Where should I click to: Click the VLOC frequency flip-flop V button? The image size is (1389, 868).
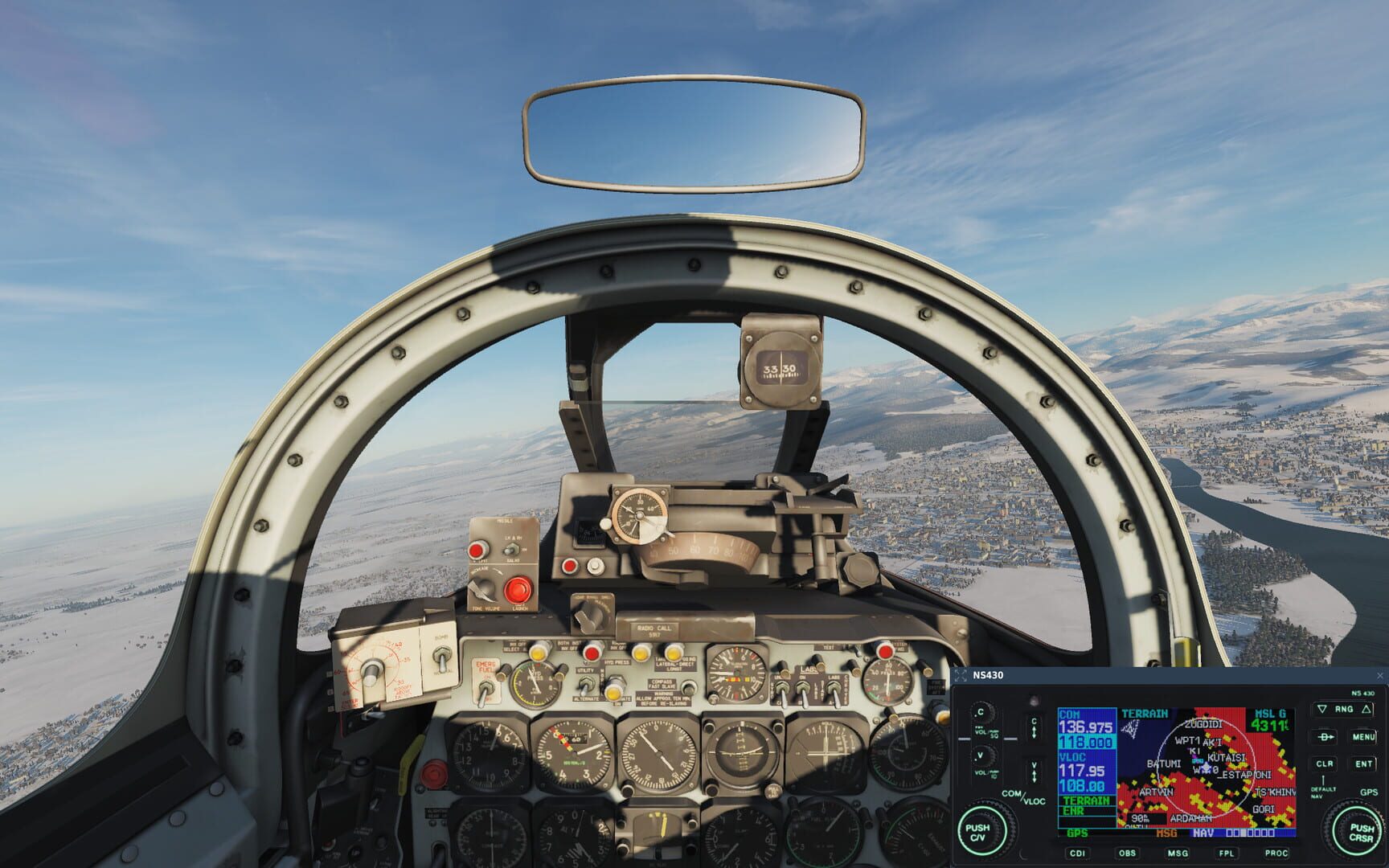coord(1034,770)
